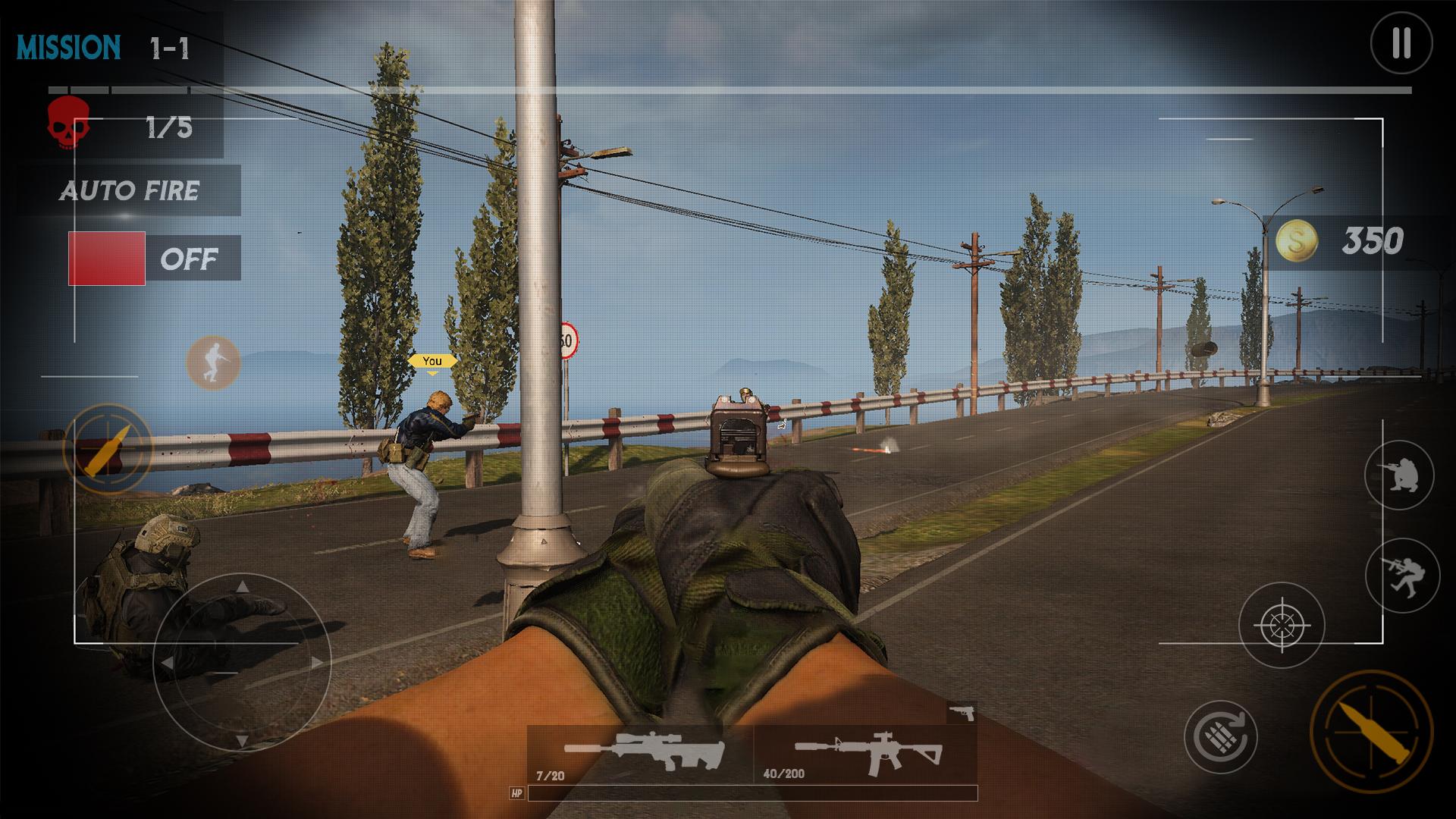Pause the game with the pause button
The height and width of the screenshot is (819, 1456).
click(x=1401, y=43)
